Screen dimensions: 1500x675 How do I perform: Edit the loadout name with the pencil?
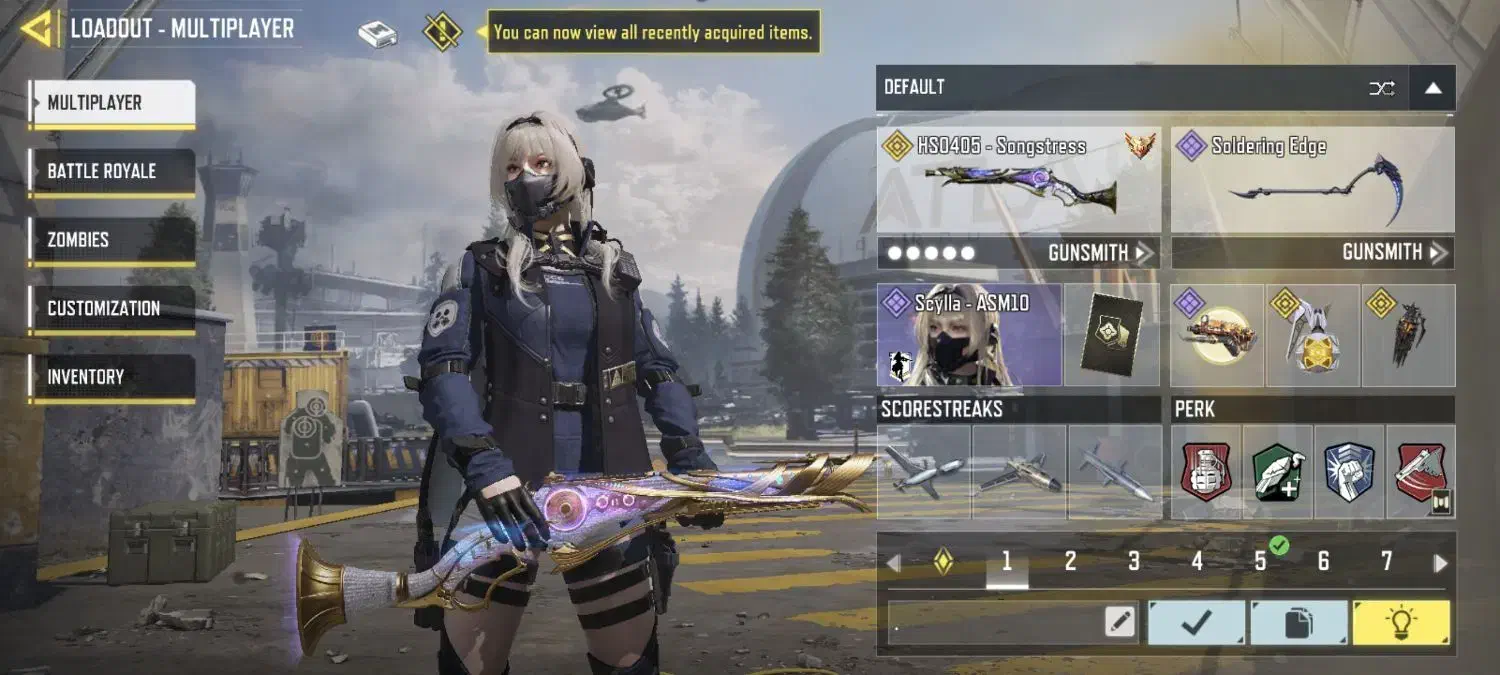1120,622
